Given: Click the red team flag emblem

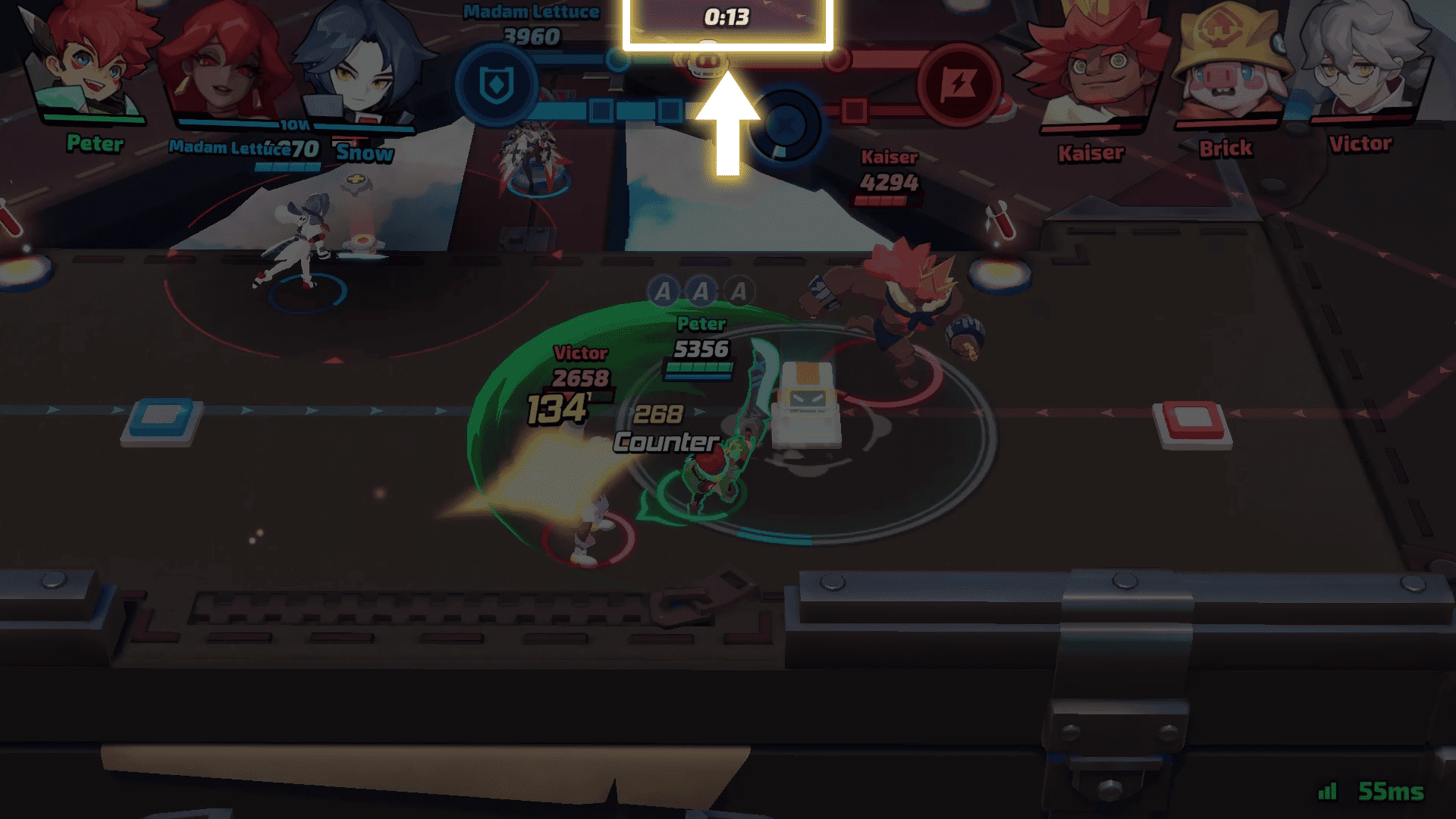Looking at the screenshot, I should 959,85.
